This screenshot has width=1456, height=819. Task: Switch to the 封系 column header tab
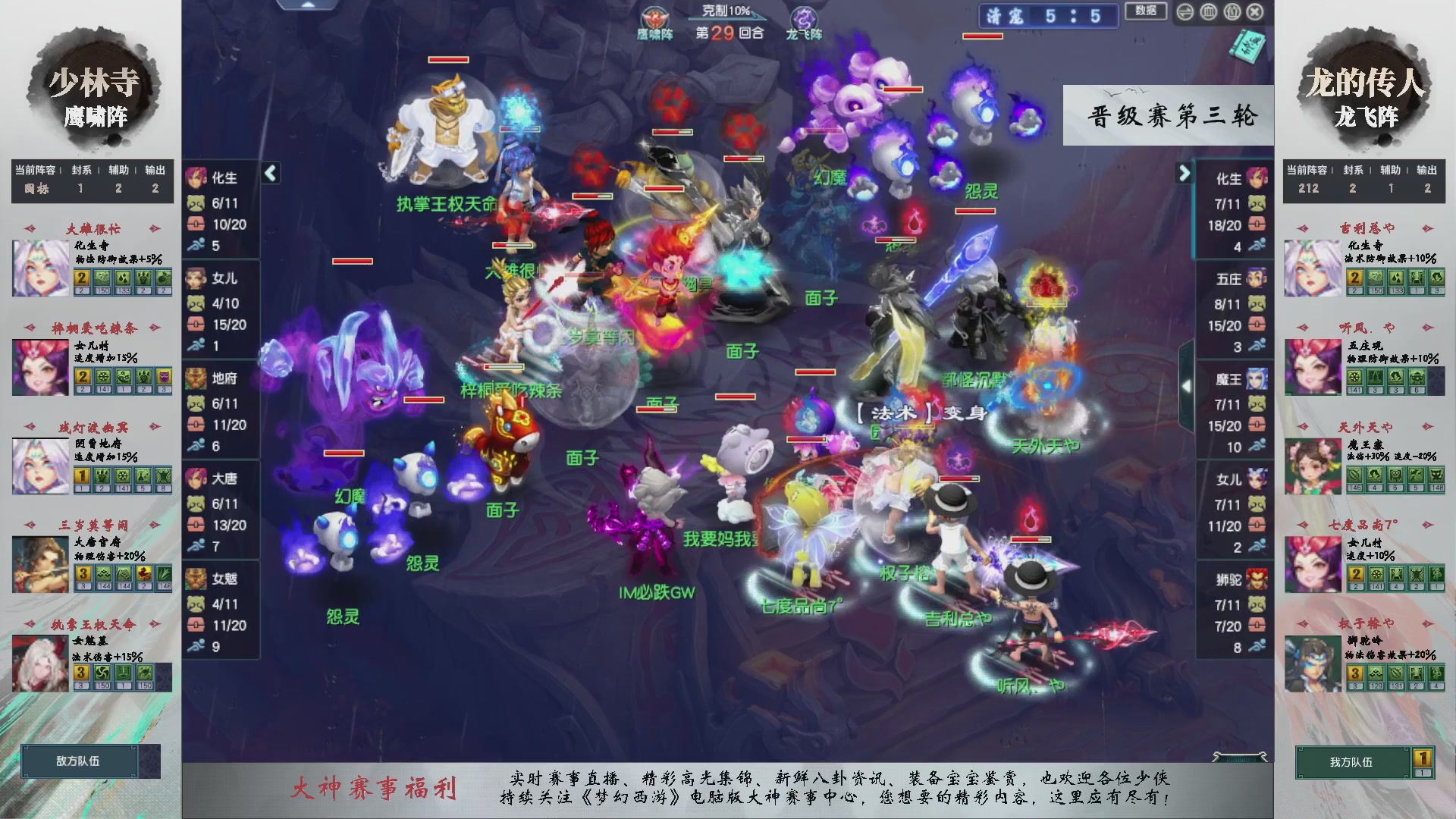click(80, 171)
